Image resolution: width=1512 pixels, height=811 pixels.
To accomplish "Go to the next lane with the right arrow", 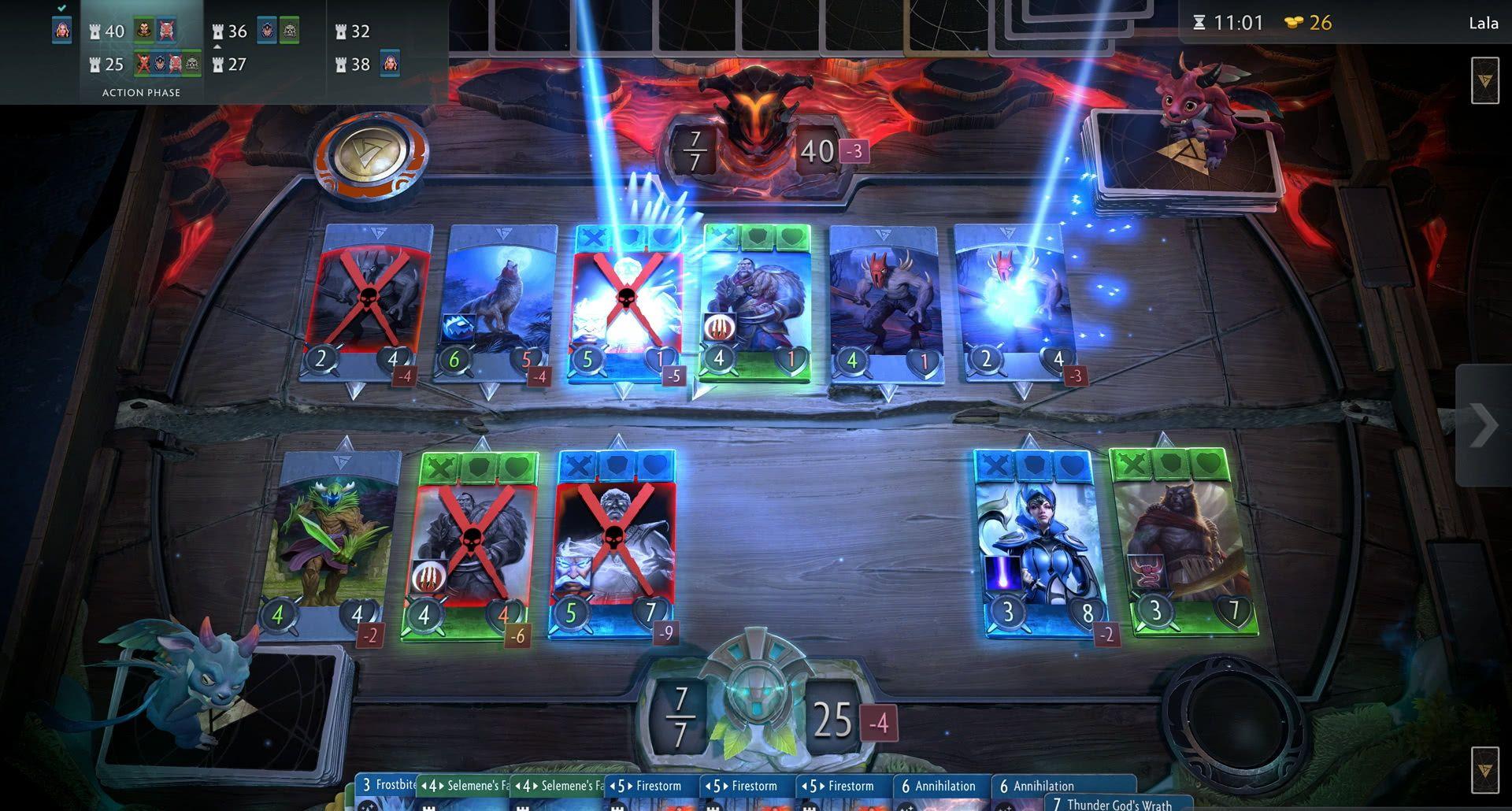I will 1483,426.
